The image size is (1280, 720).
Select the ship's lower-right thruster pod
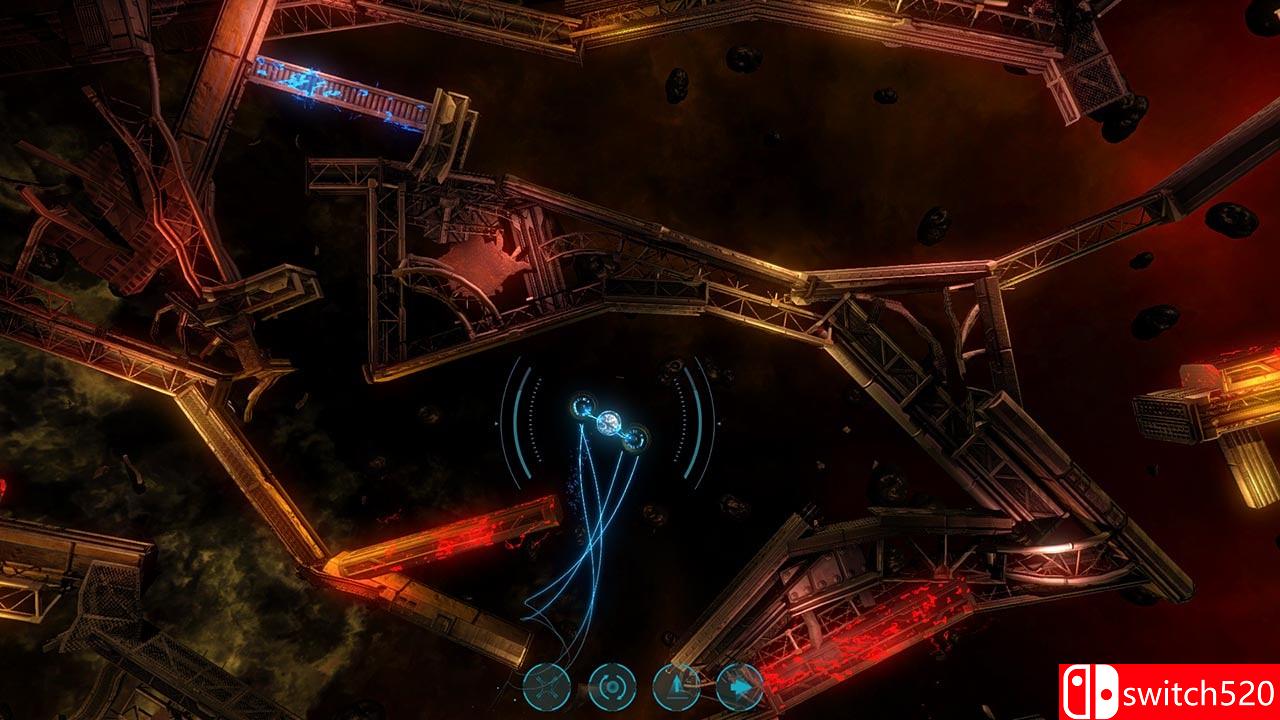635,438
